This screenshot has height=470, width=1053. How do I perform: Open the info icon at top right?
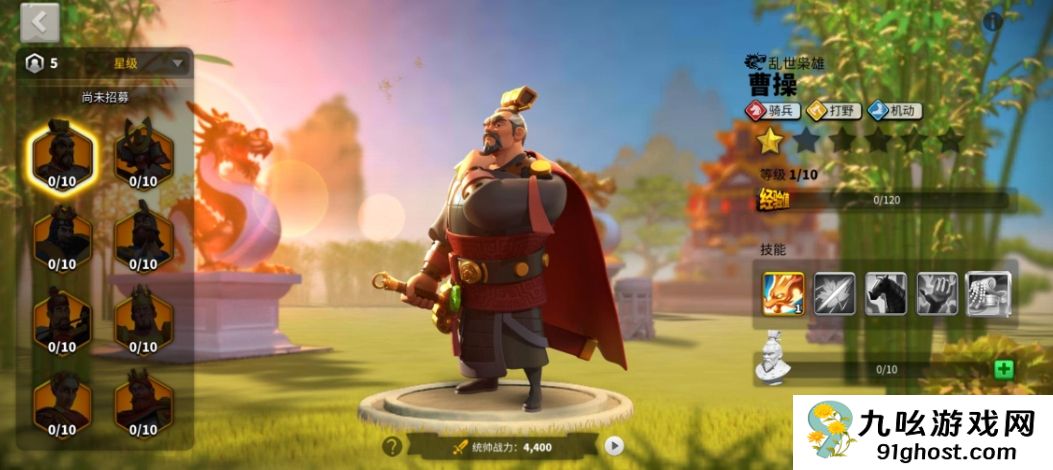pos(993,21)
